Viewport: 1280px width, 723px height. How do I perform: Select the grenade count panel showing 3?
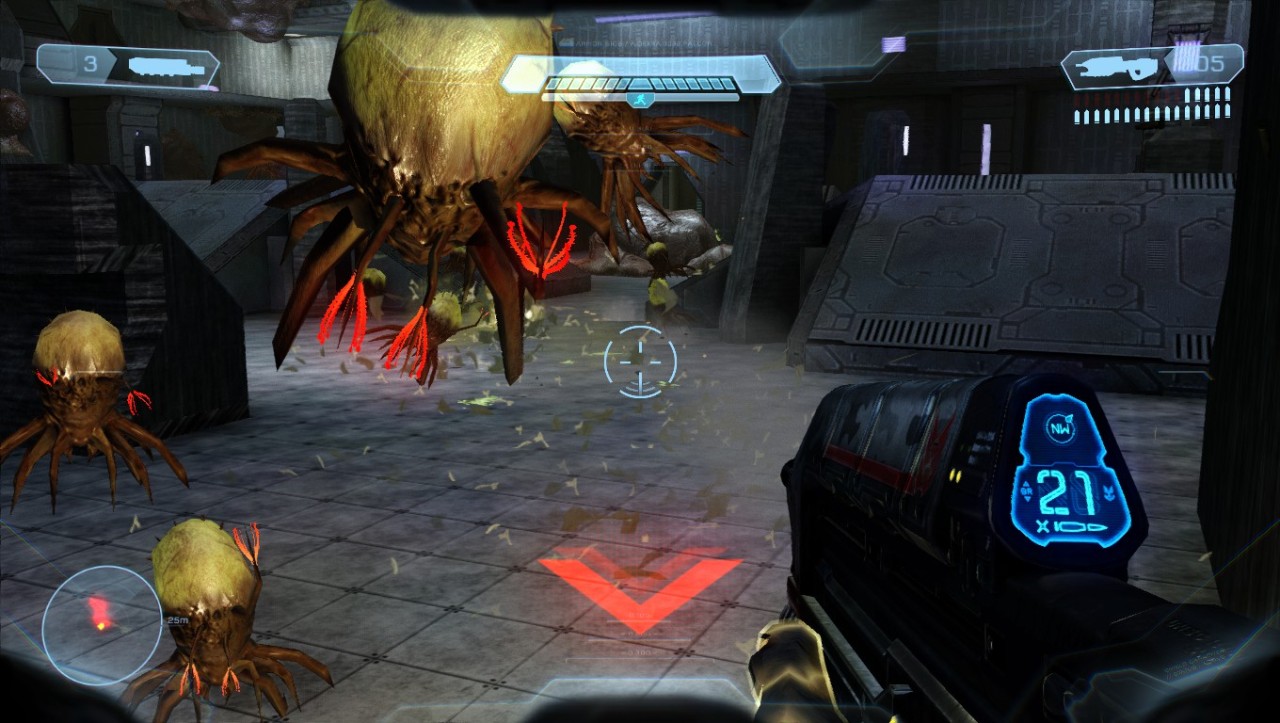tap(128, 66)
